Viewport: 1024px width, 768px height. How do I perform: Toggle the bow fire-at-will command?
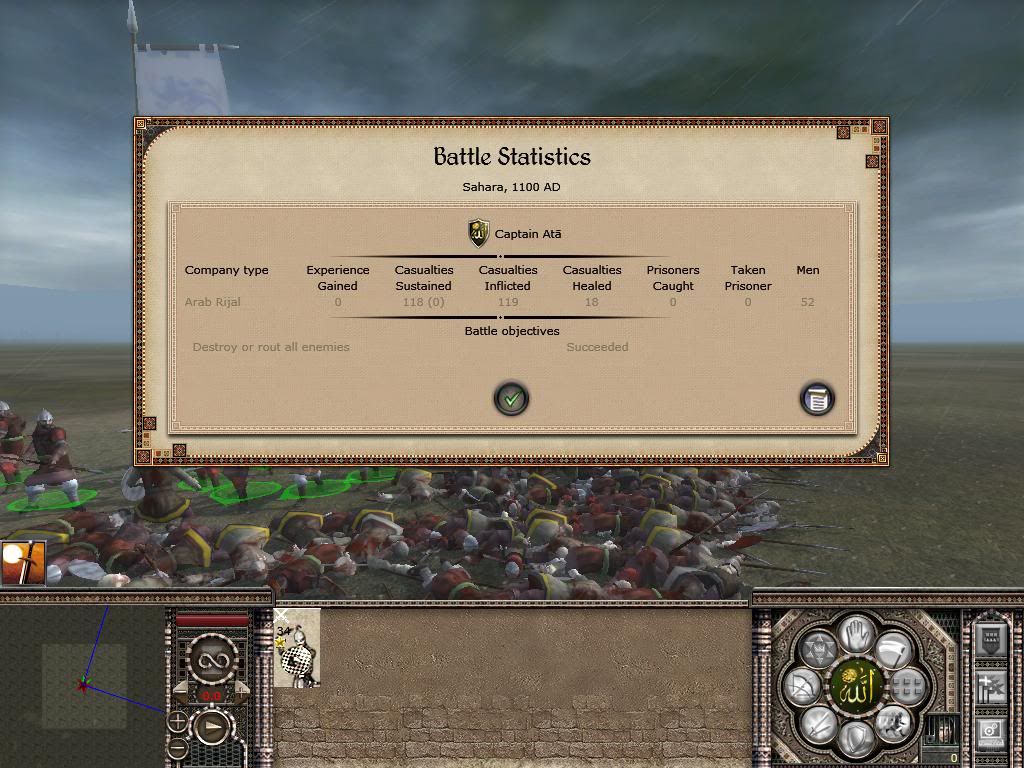802,686
